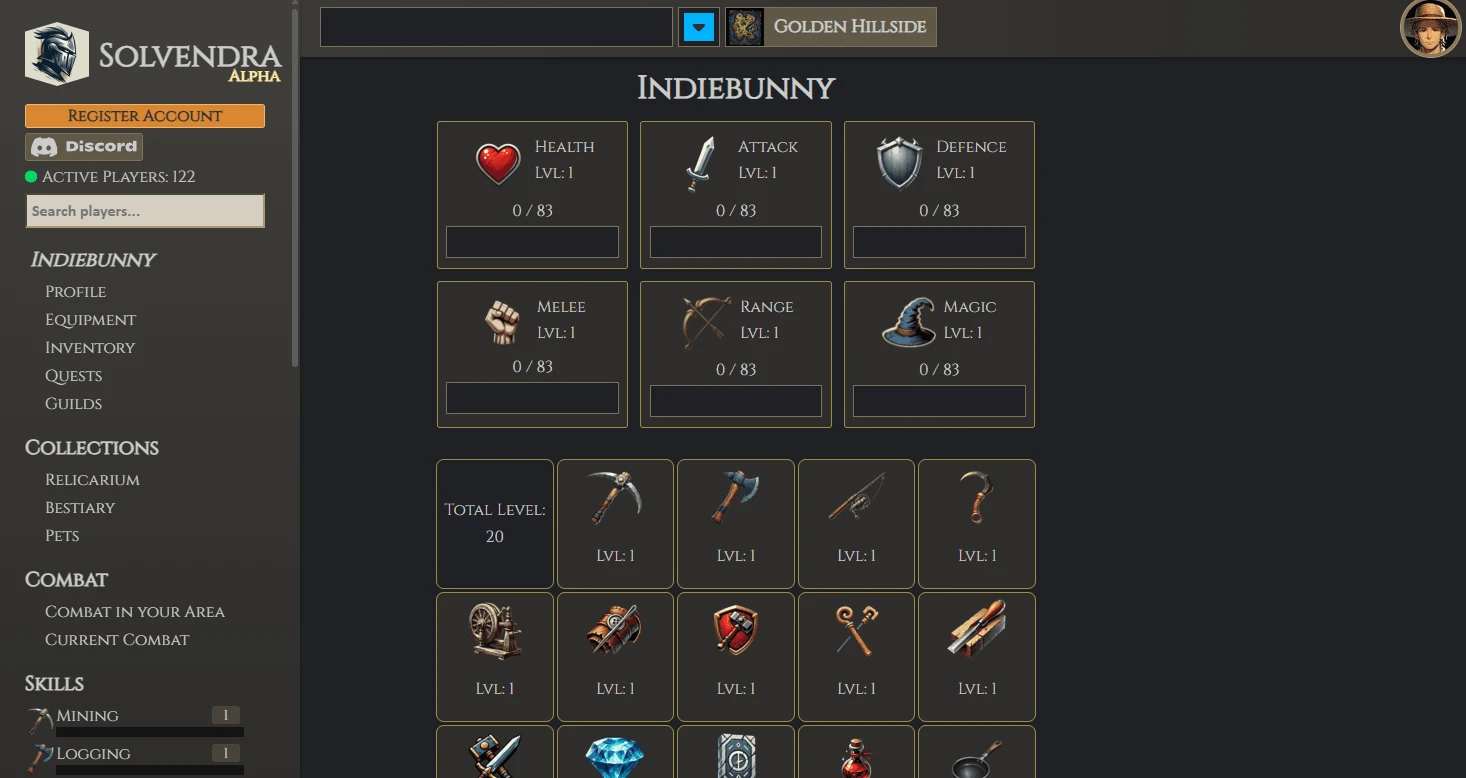The height and width of the screenshot is (778, 1466).
Task: Select the Range bow icon
Action: tap(700, 319)
